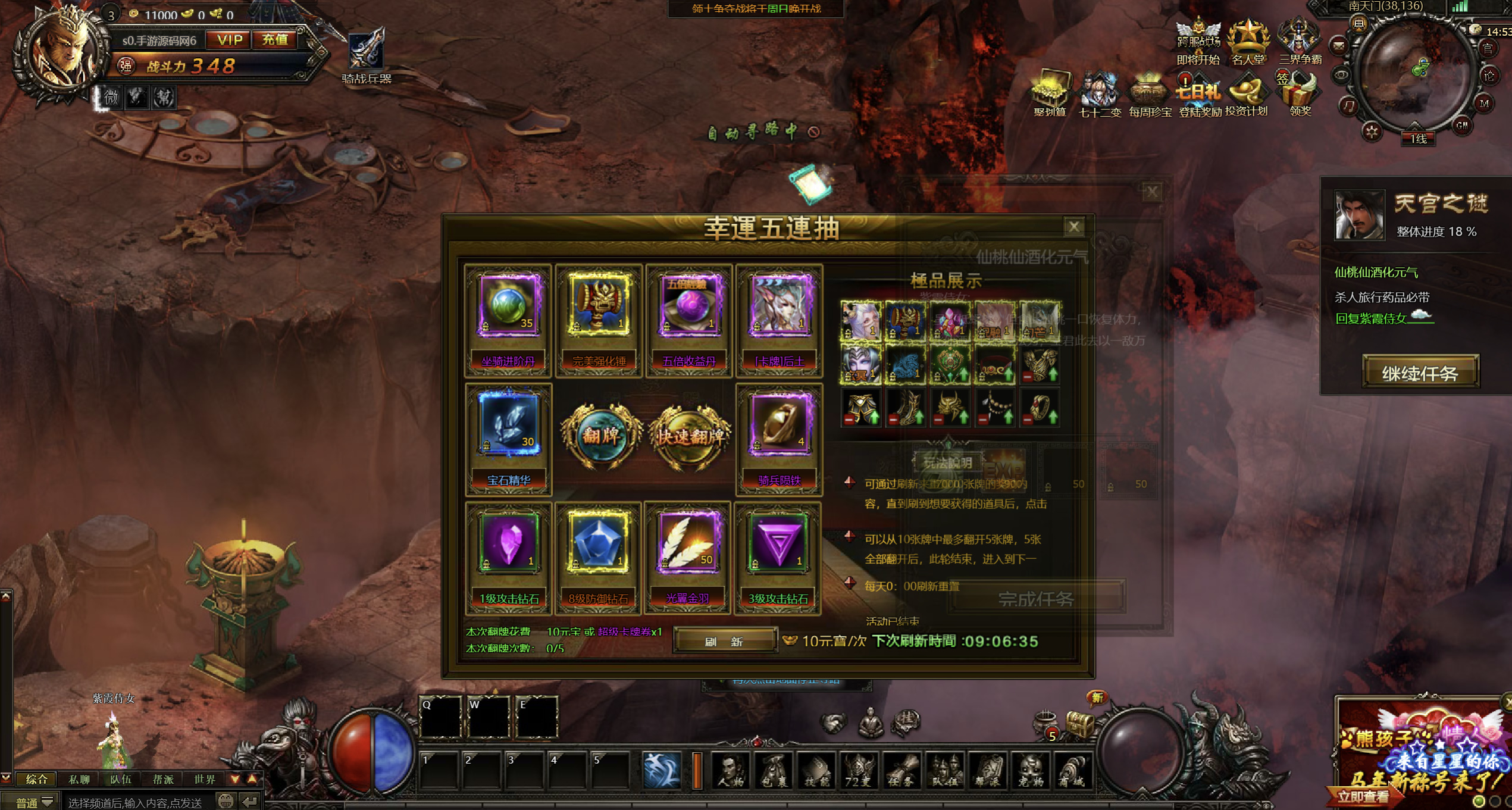Switch to the 世界 chat tab
Image resolution: width=1512 pixels, height=810 pixels.
point(205,779)
